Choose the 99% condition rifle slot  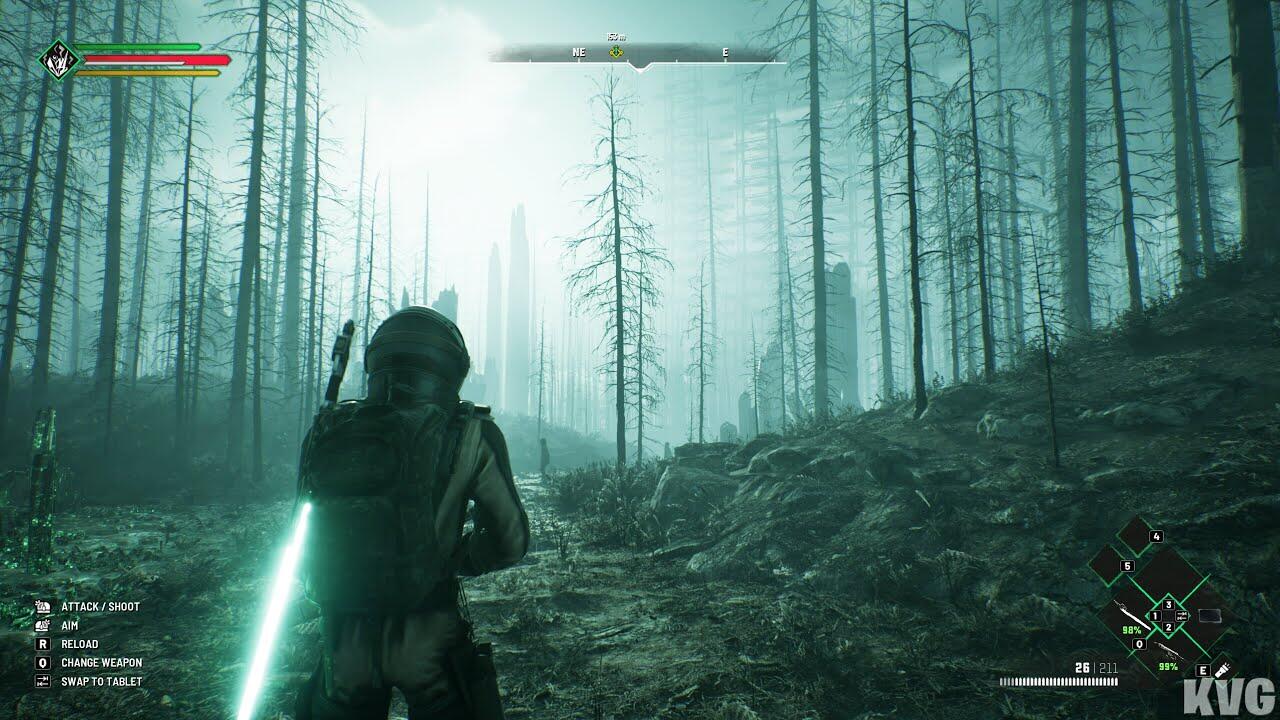pos(1166,651)
